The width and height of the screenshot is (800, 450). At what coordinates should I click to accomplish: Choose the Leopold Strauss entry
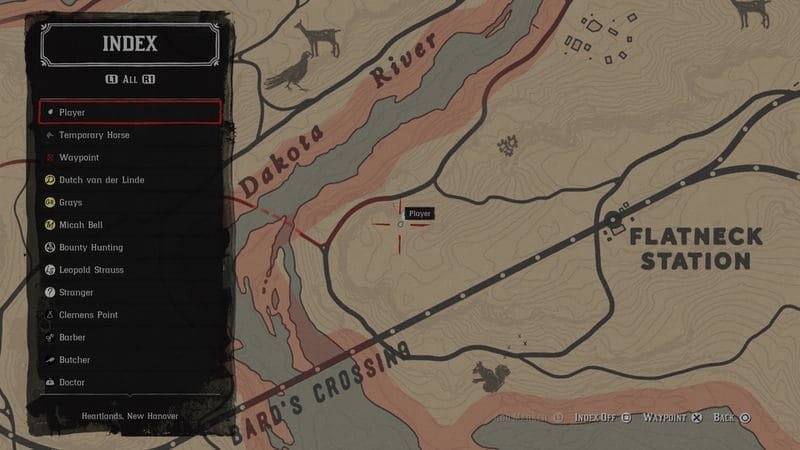click(130, 270)
